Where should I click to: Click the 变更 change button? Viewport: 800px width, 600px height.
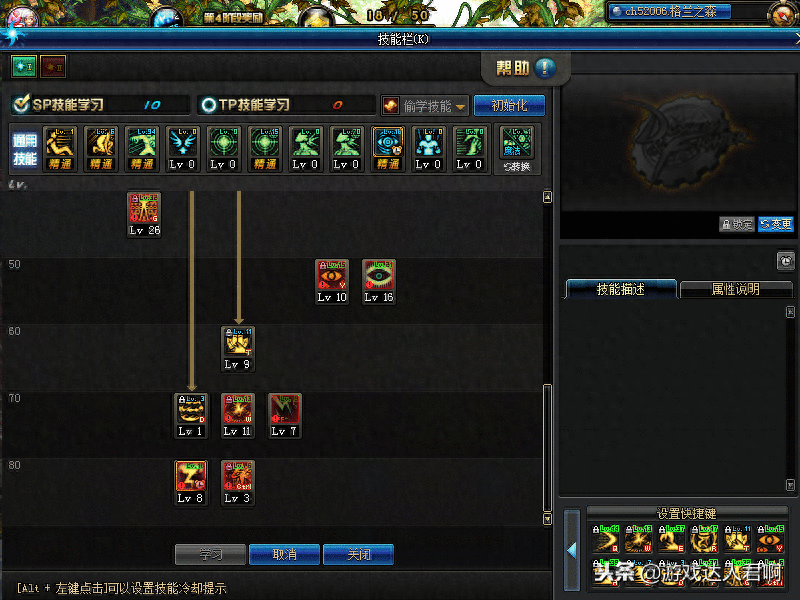click(776, 225)
